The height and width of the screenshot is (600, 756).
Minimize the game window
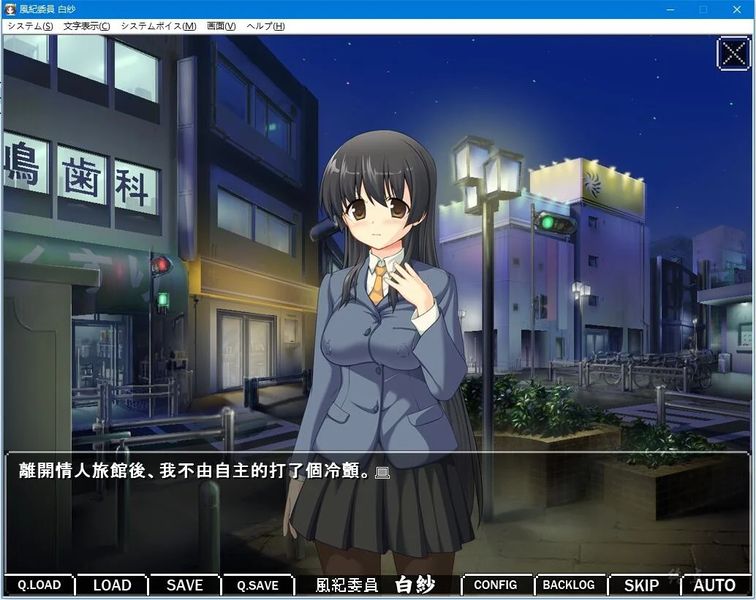[669, 9]
